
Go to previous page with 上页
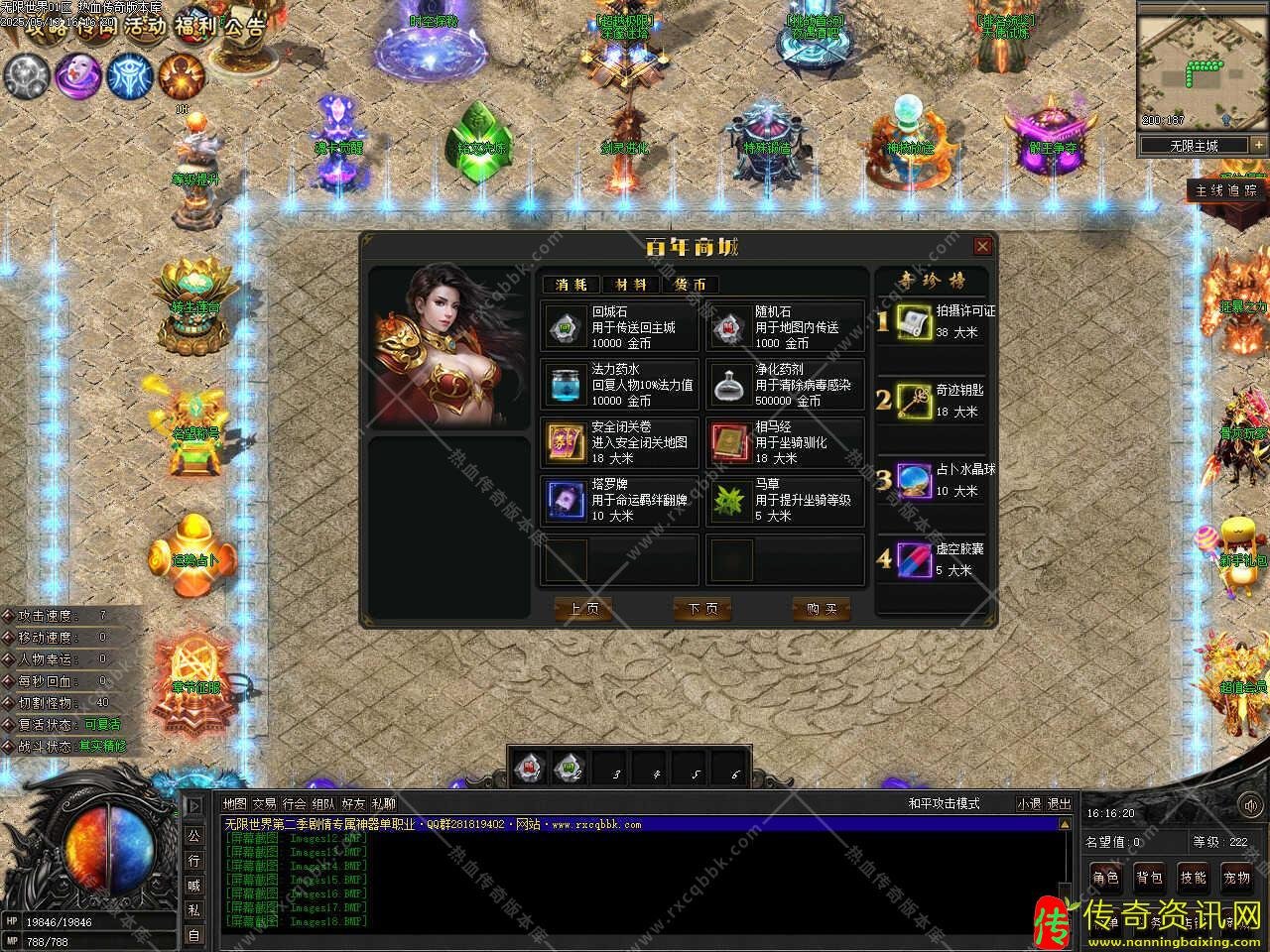click(583, 609)
